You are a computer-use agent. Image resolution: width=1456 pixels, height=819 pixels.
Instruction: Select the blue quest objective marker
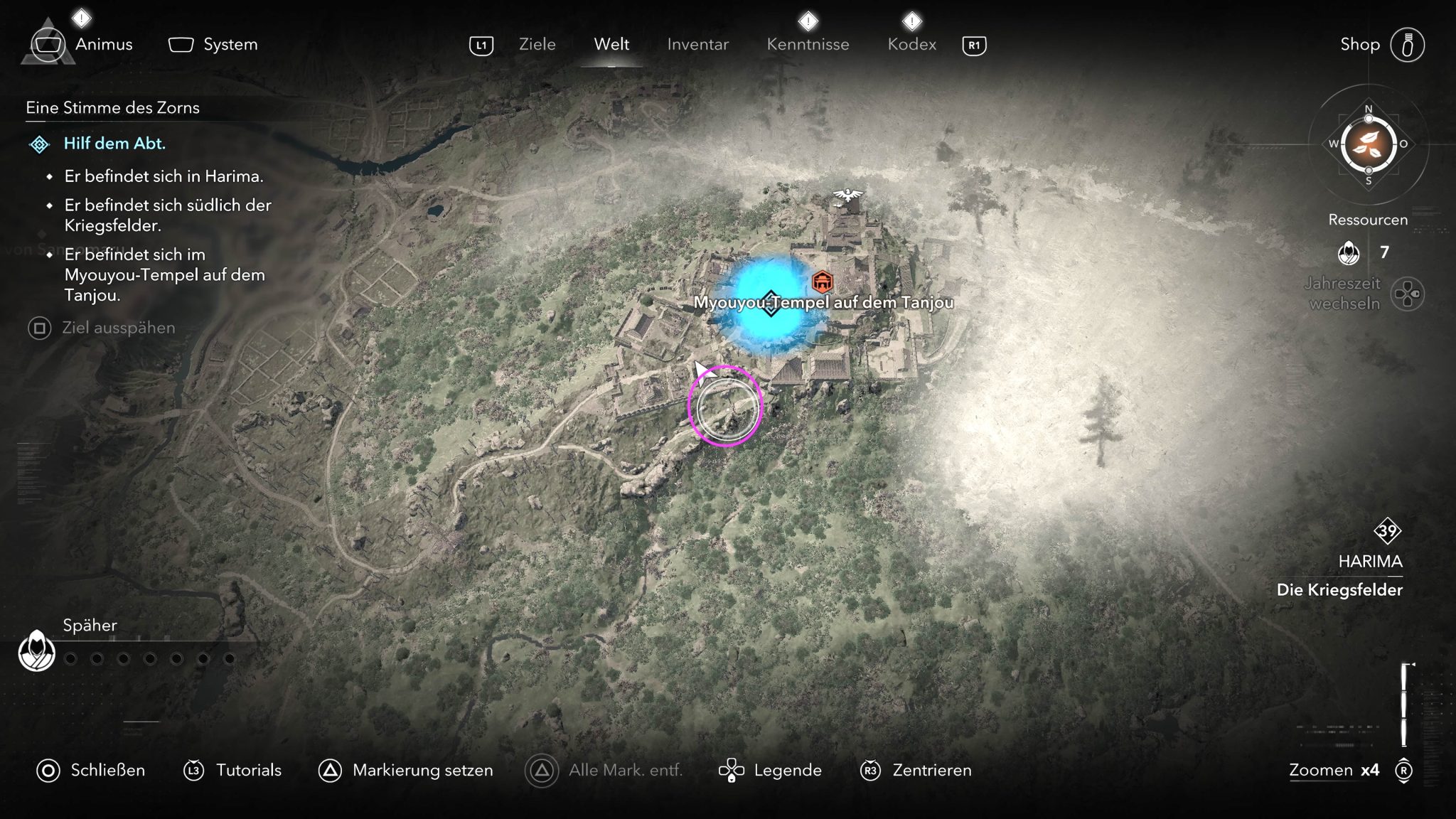771,304
